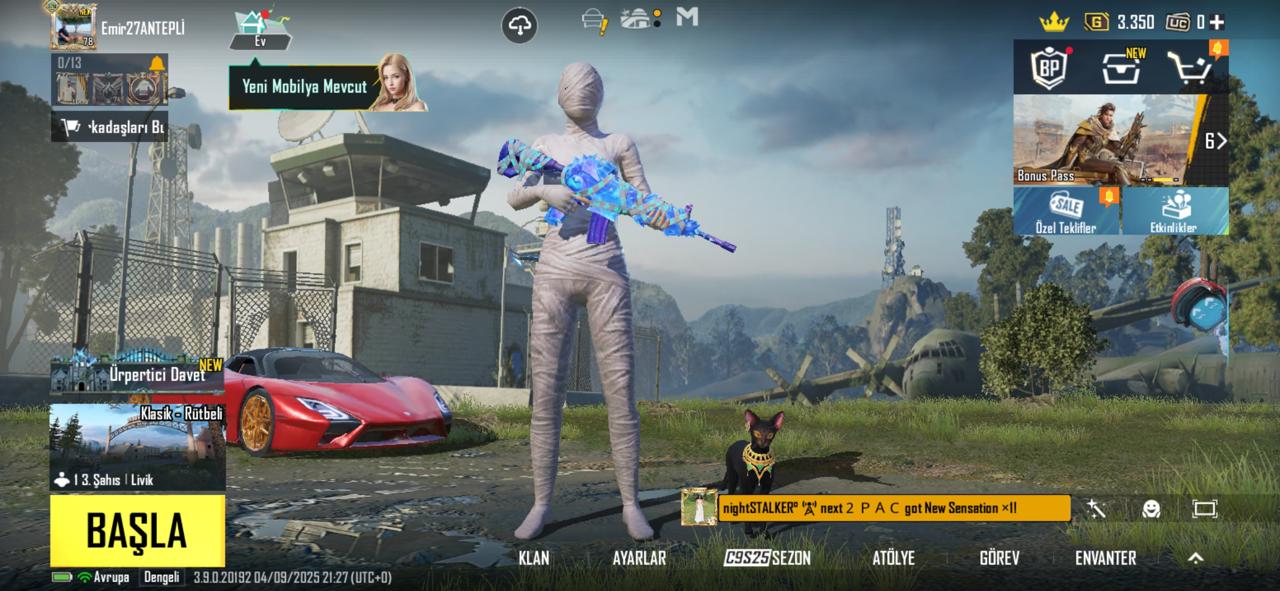Open the KLAN menu
The height and width of the screenshot is (591, 1280).
[534, 558]
